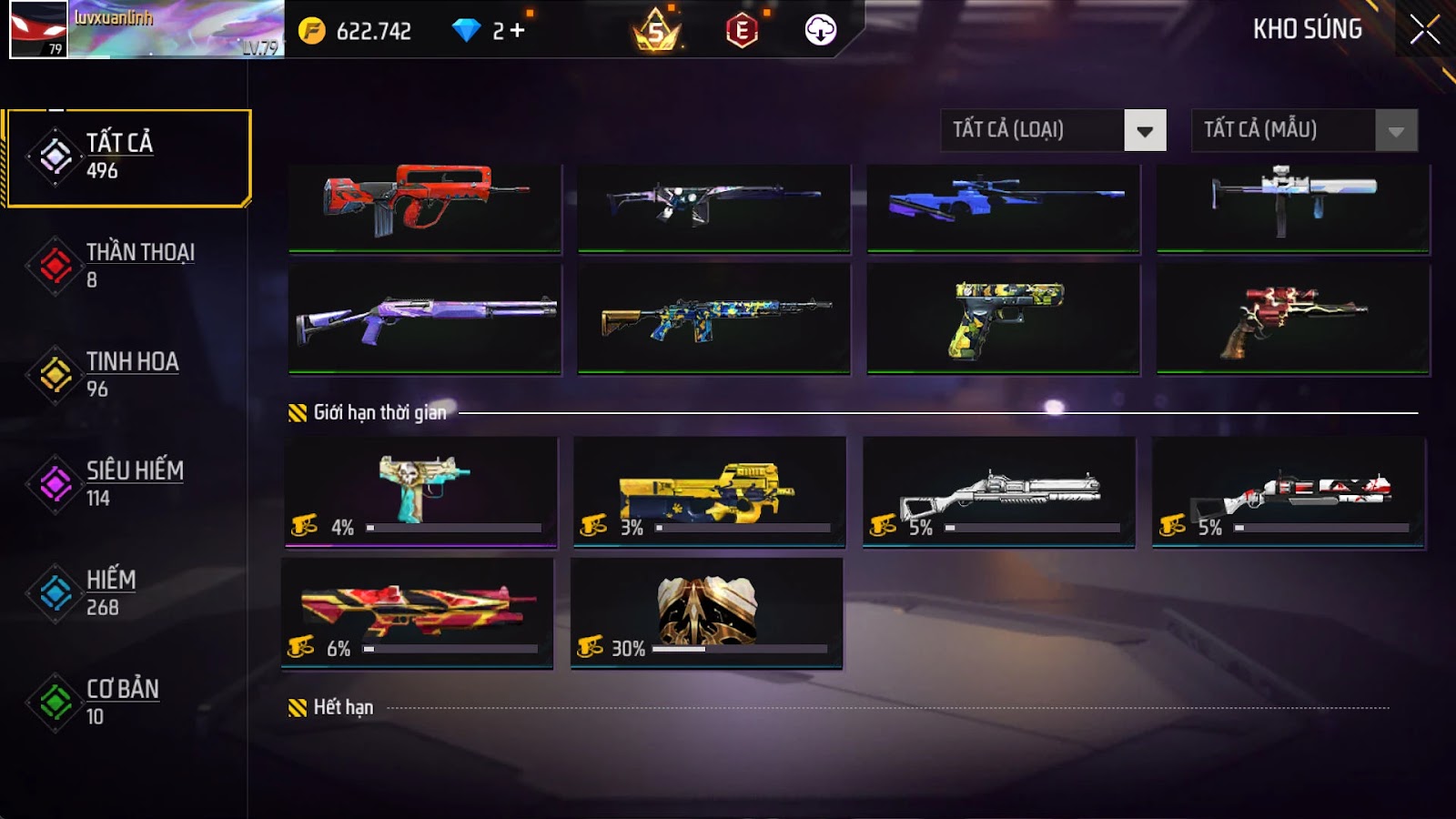Choose the purple shotgun skin
The height and width of the screenshot is (819, 1456).
pyautogui.click(x=425, y=318)
